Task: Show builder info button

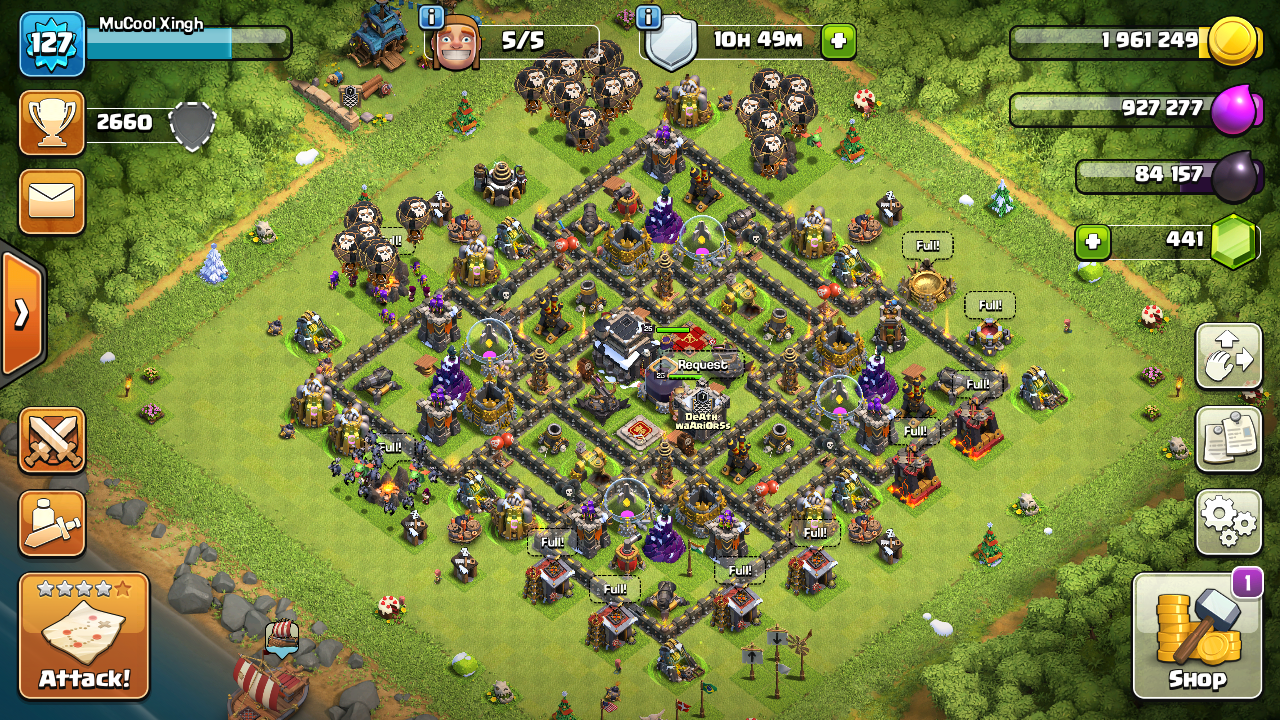Action: coord(431,17)
